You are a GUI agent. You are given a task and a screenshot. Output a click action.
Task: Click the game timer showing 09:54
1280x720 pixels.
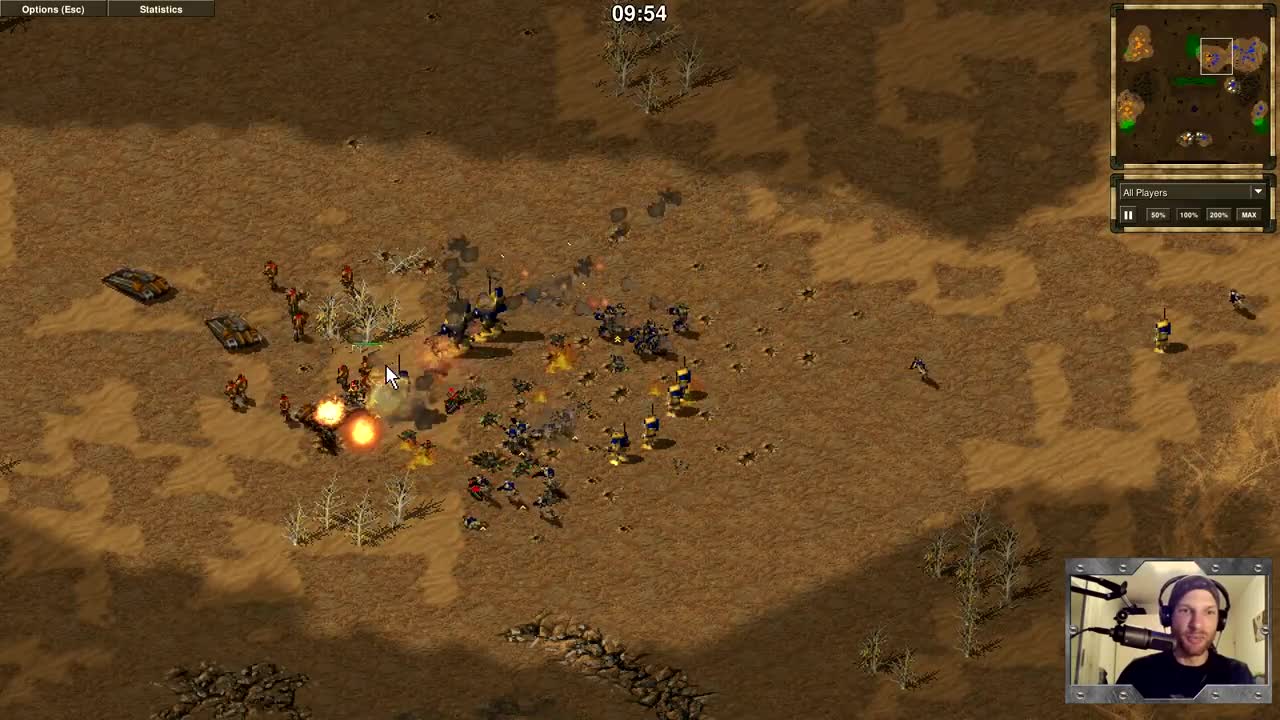tap(638, 13)
